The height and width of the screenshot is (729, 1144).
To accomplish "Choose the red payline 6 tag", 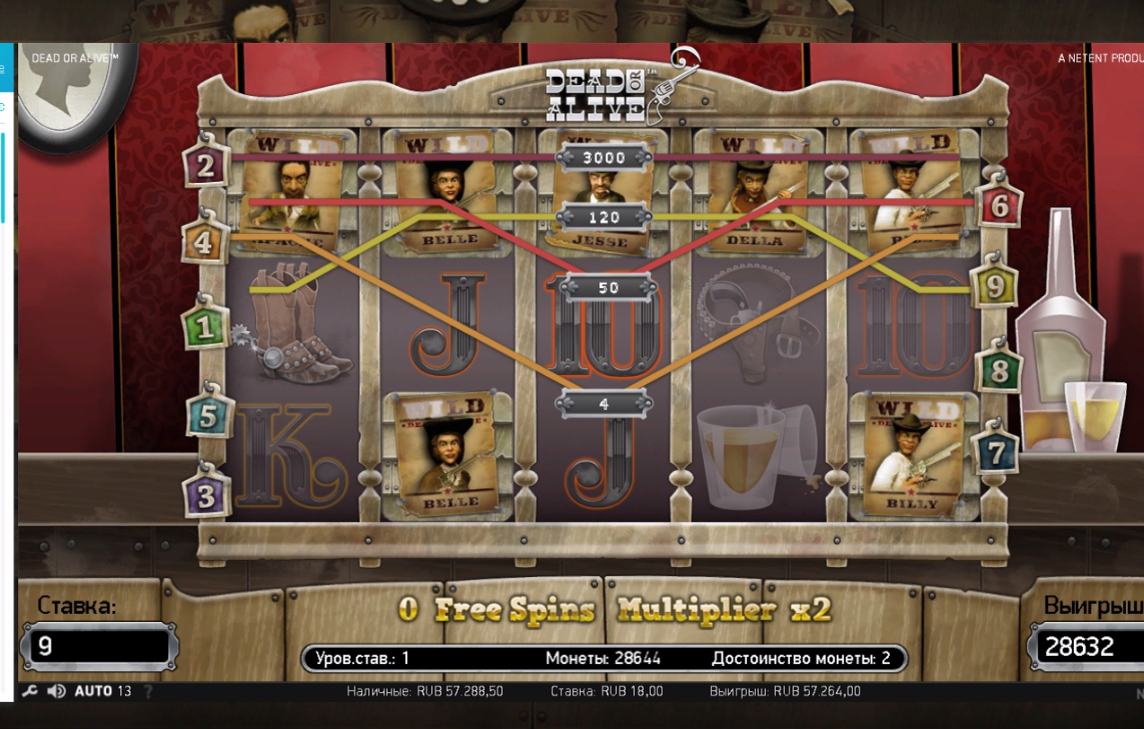I will coord(999,206).
